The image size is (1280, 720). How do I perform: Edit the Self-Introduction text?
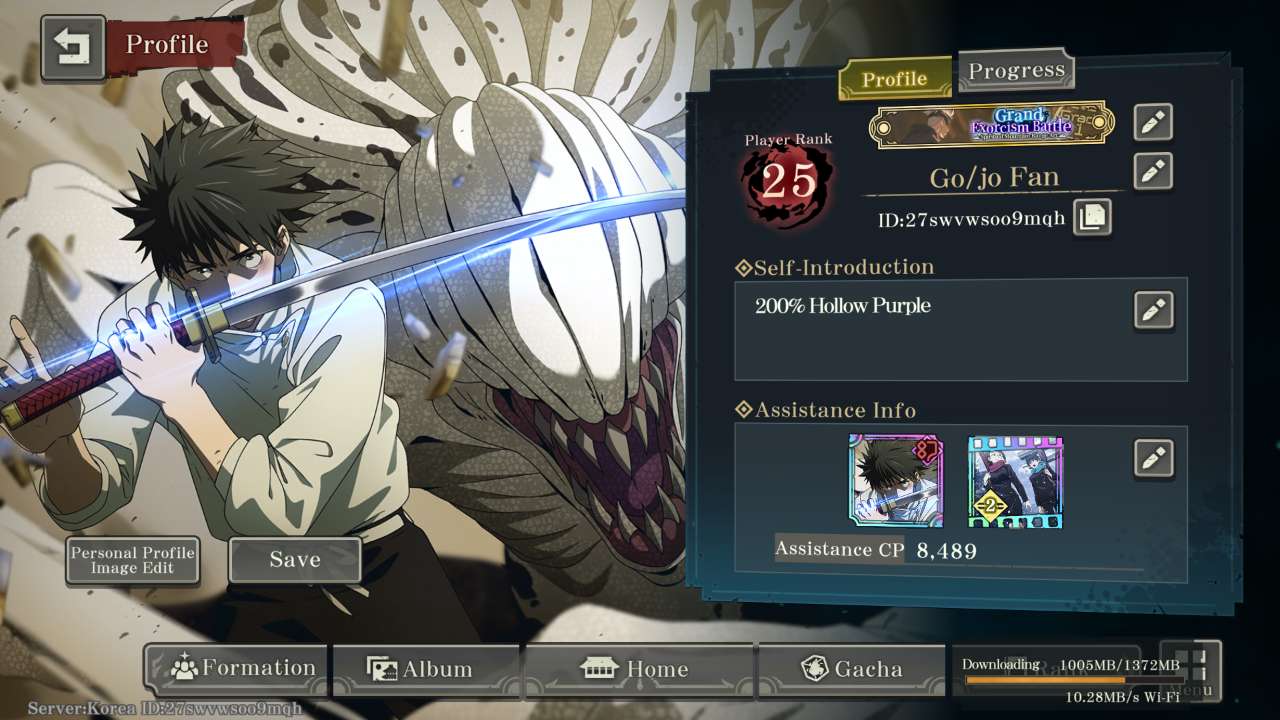(1153, 310)
